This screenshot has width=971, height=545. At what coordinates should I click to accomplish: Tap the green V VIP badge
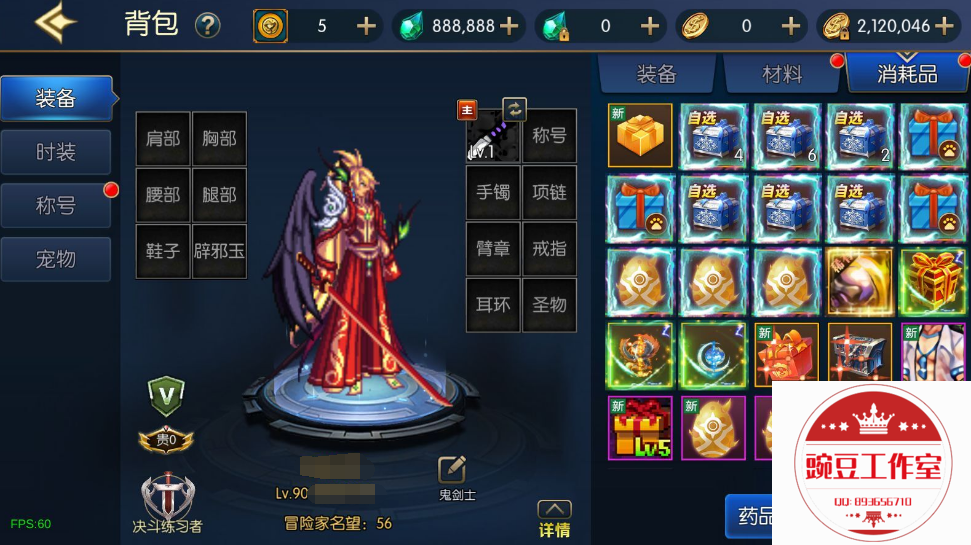(x=165, y=396)
